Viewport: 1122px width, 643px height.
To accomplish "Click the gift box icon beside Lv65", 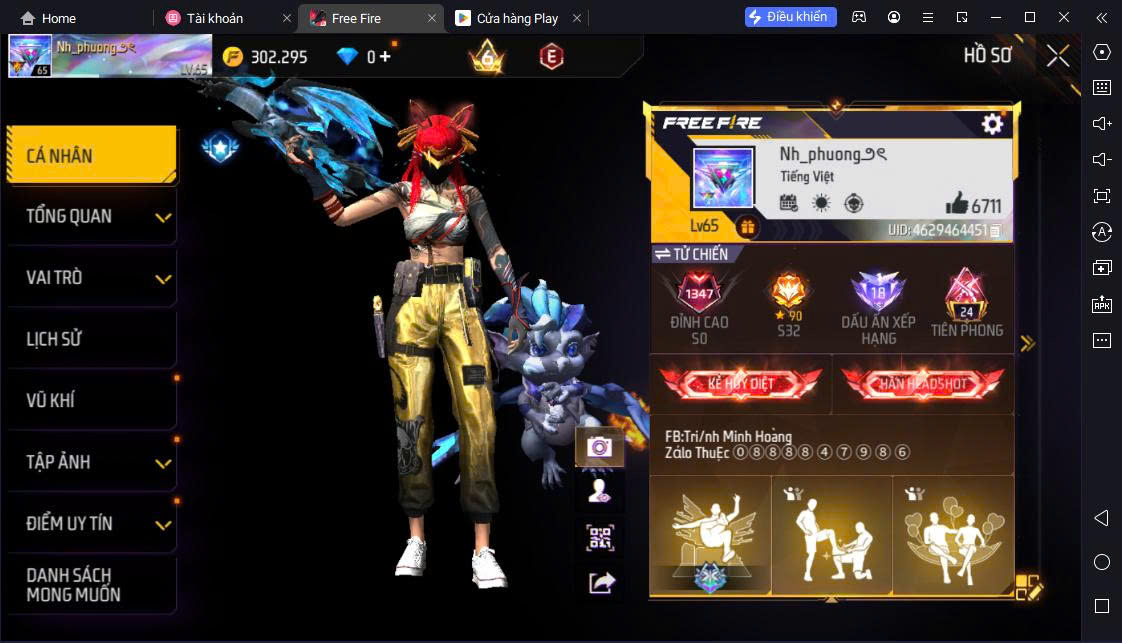I will pyautogui.click(x=747, y=227).
